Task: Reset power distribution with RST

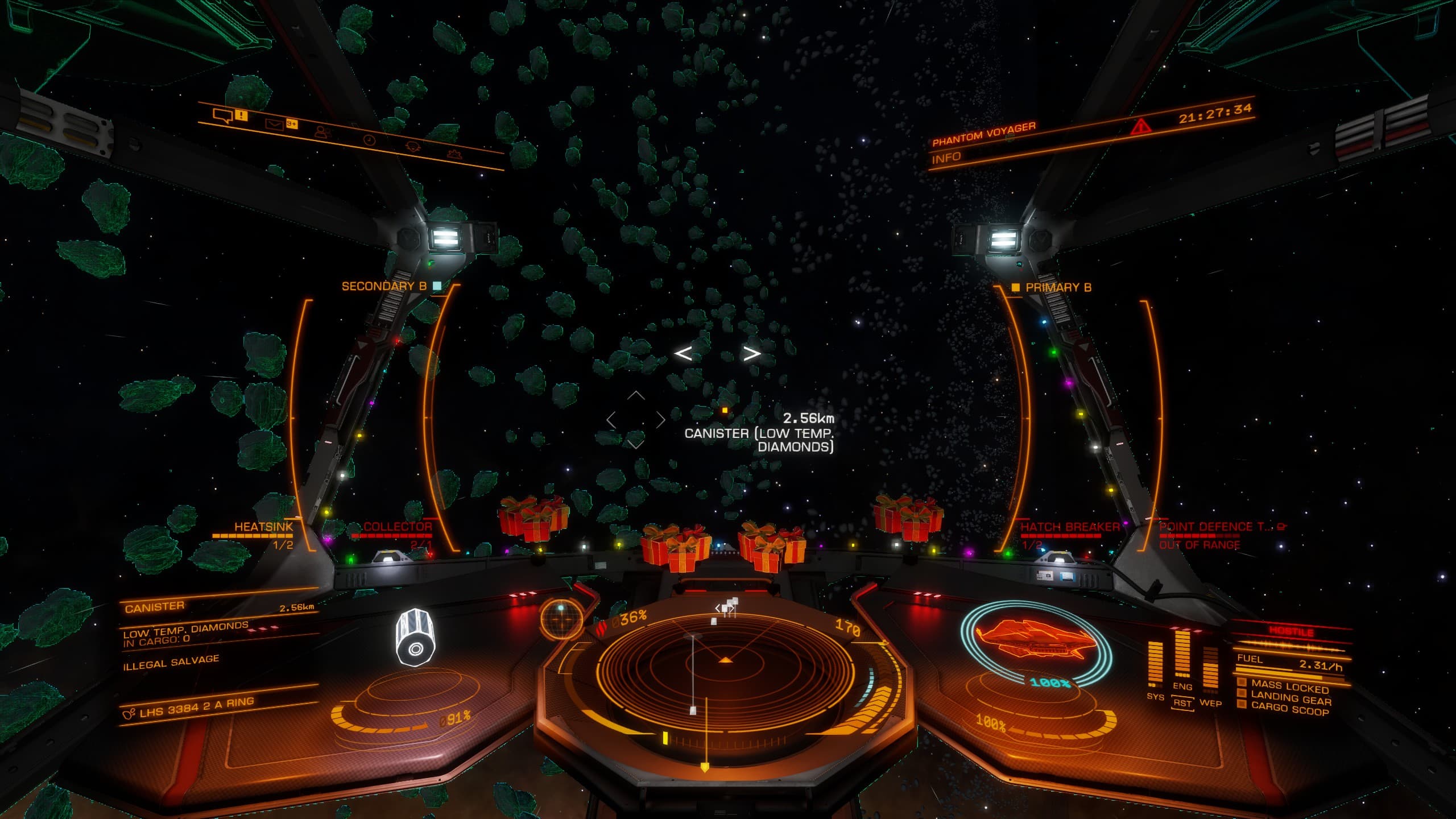Action: pos(1182,703)
